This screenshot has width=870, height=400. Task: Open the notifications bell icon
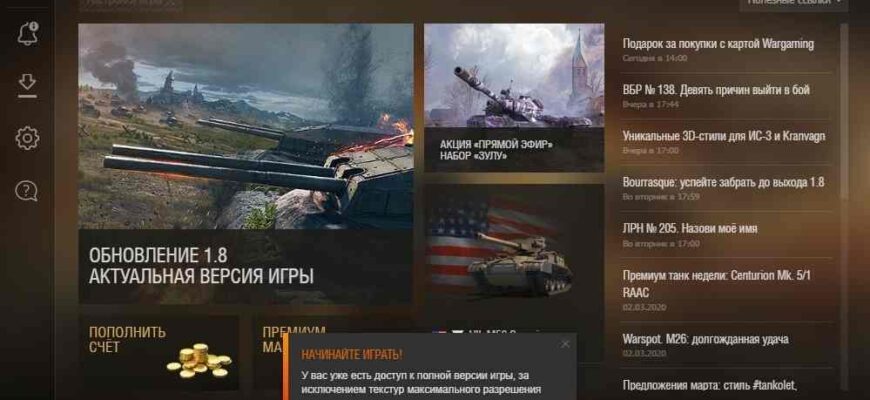[27, 34]
